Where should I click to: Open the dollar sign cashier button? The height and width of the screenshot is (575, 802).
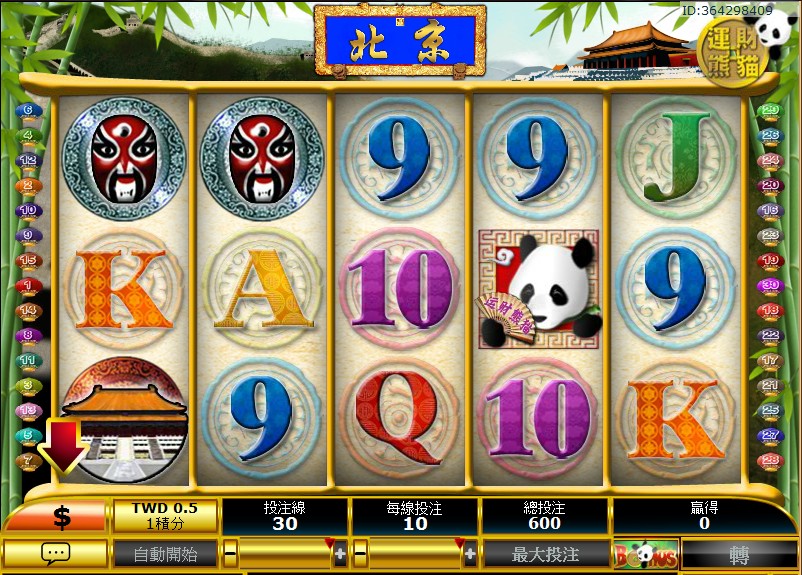[60, 517]
